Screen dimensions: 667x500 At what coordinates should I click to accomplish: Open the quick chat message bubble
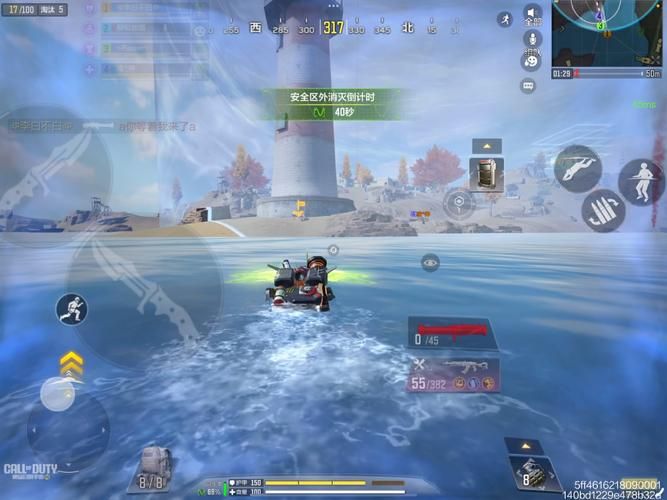(x=528, y=86)
